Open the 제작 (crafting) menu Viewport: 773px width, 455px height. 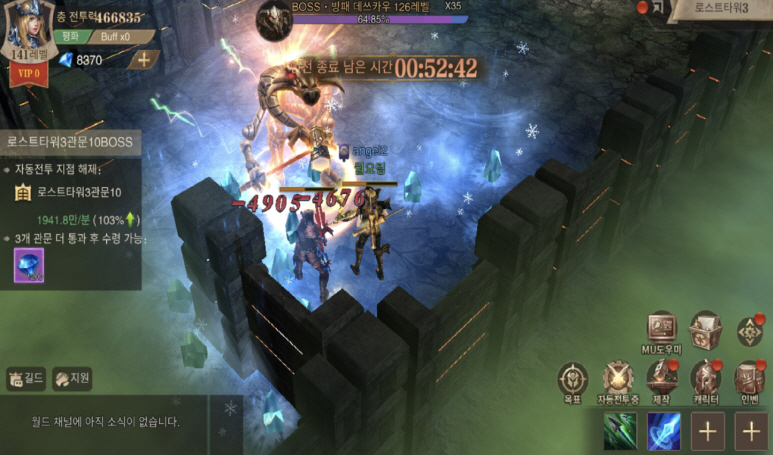(x=661, y=381)
